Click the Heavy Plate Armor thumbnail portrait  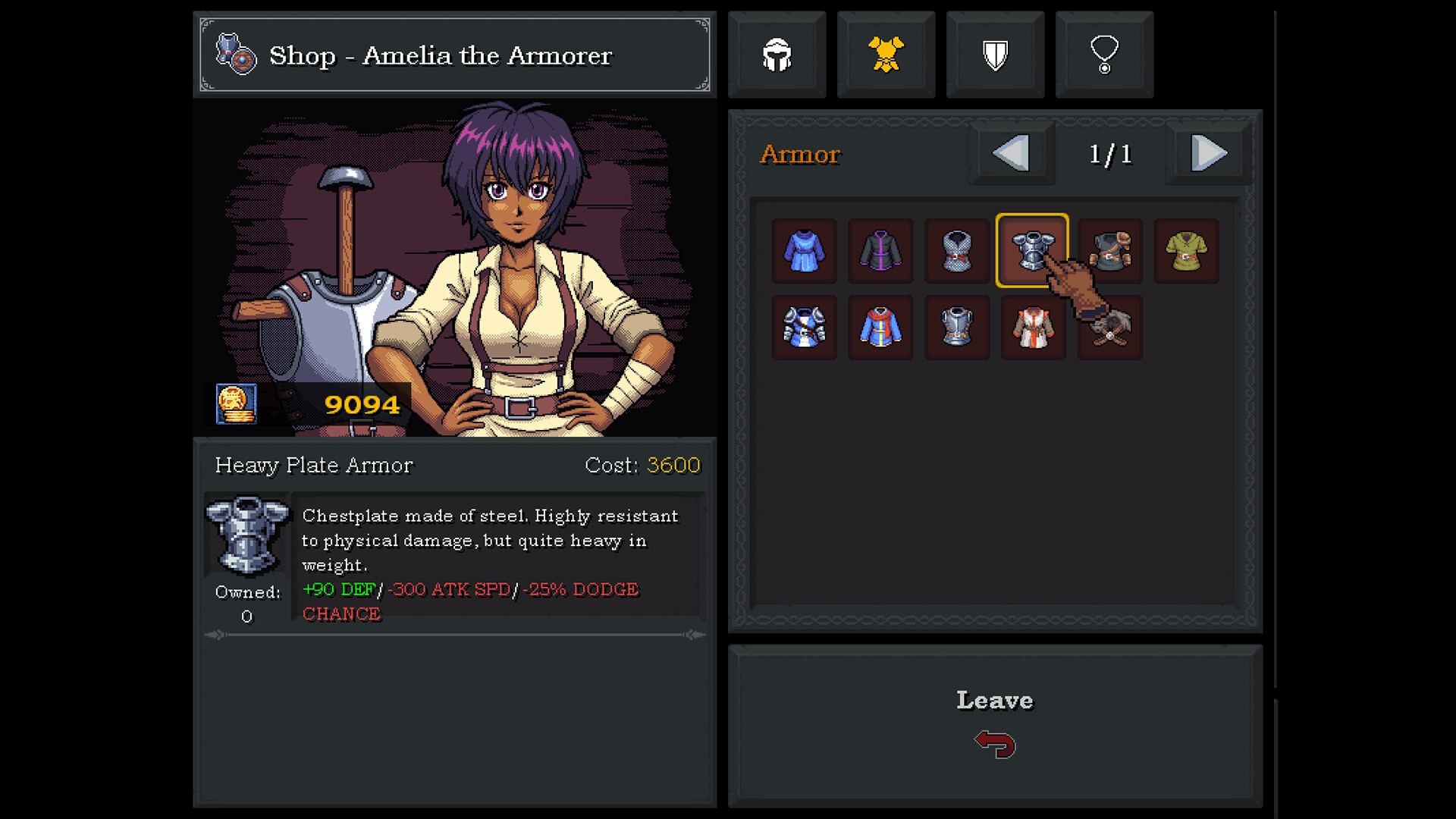246,535
